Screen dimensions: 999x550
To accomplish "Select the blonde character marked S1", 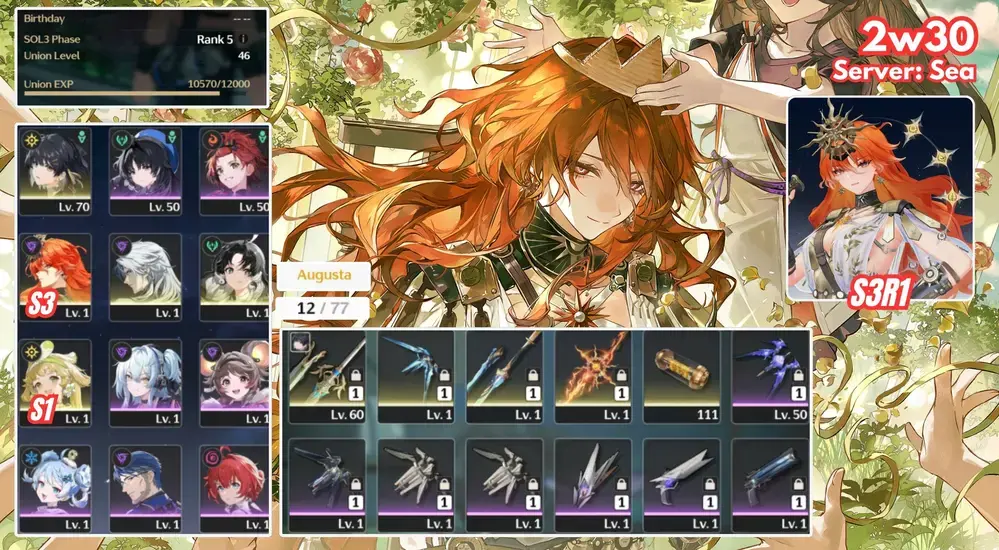I will tap(55, 379).
